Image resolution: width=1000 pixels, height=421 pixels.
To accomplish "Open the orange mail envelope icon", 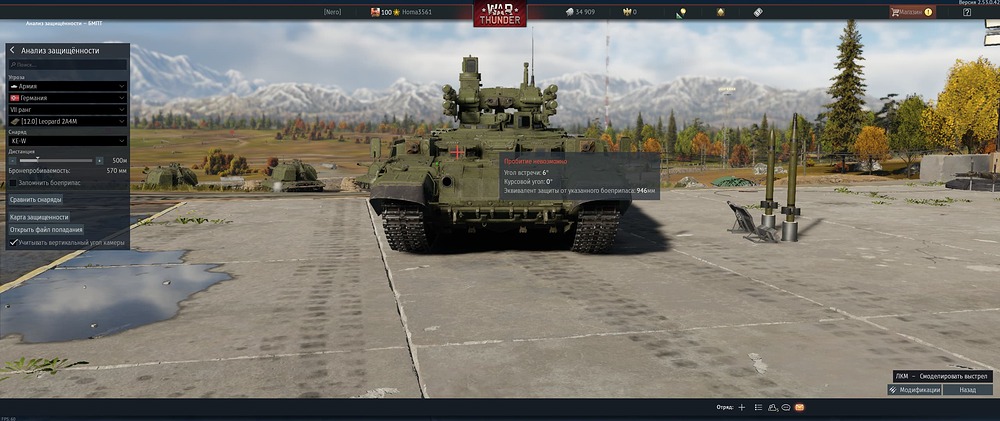I will (799, 408).
